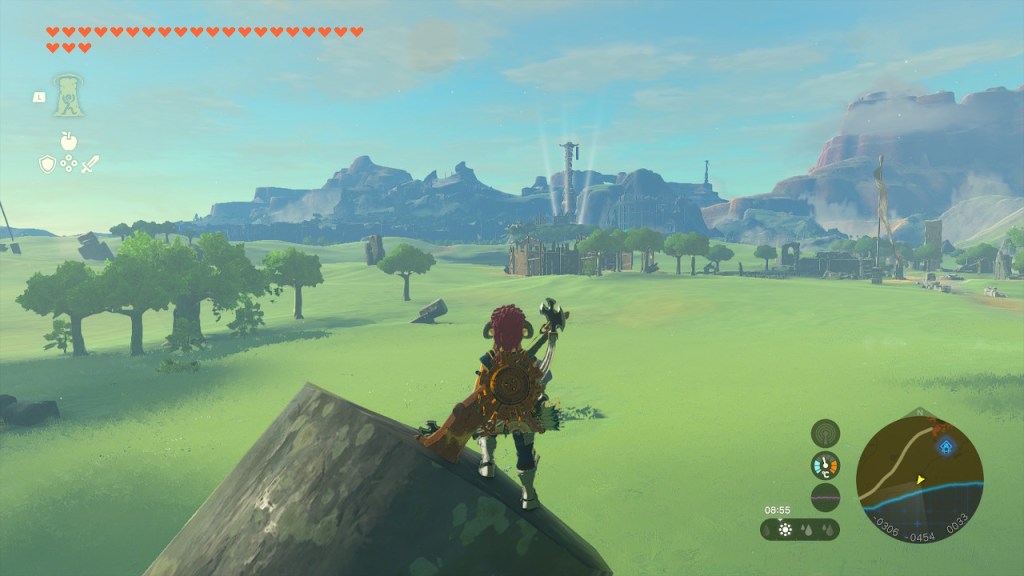Click the sensor signal icon
Screen dimensions: 1024x576
tap(825, 433)
